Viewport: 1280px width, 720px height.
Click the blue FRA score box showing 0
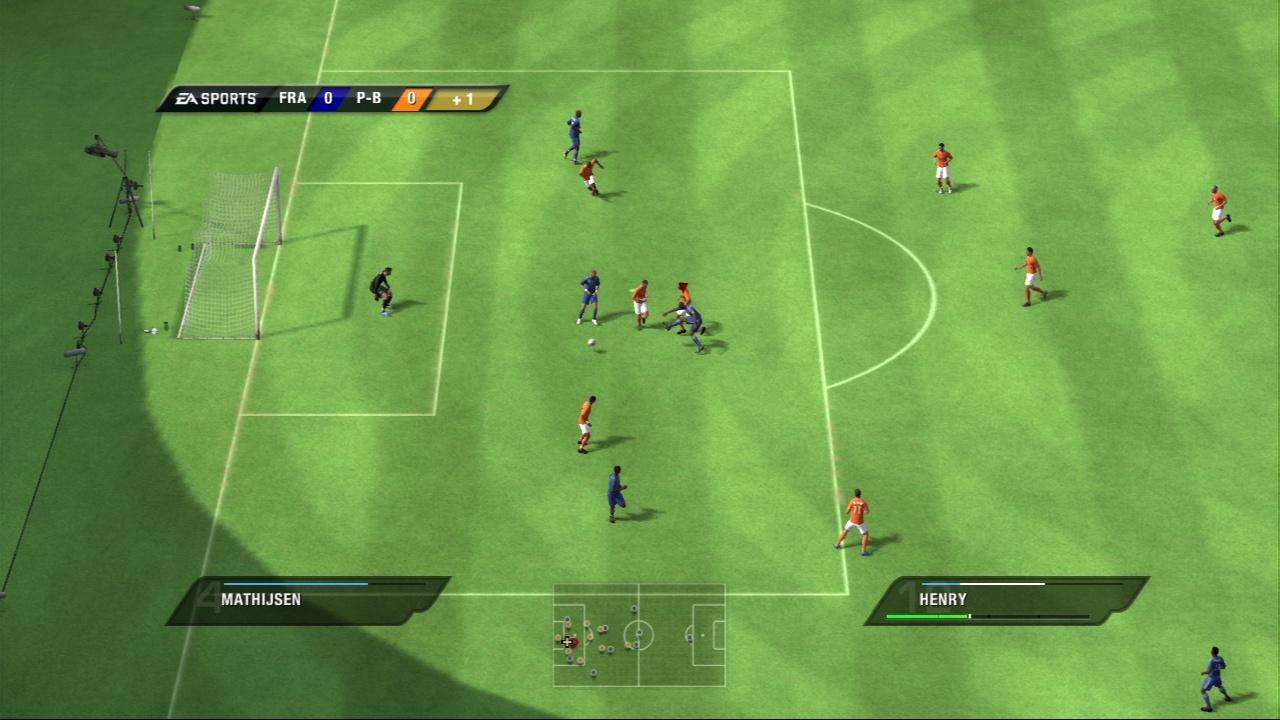pyautogui.click(x=328, y=98)
